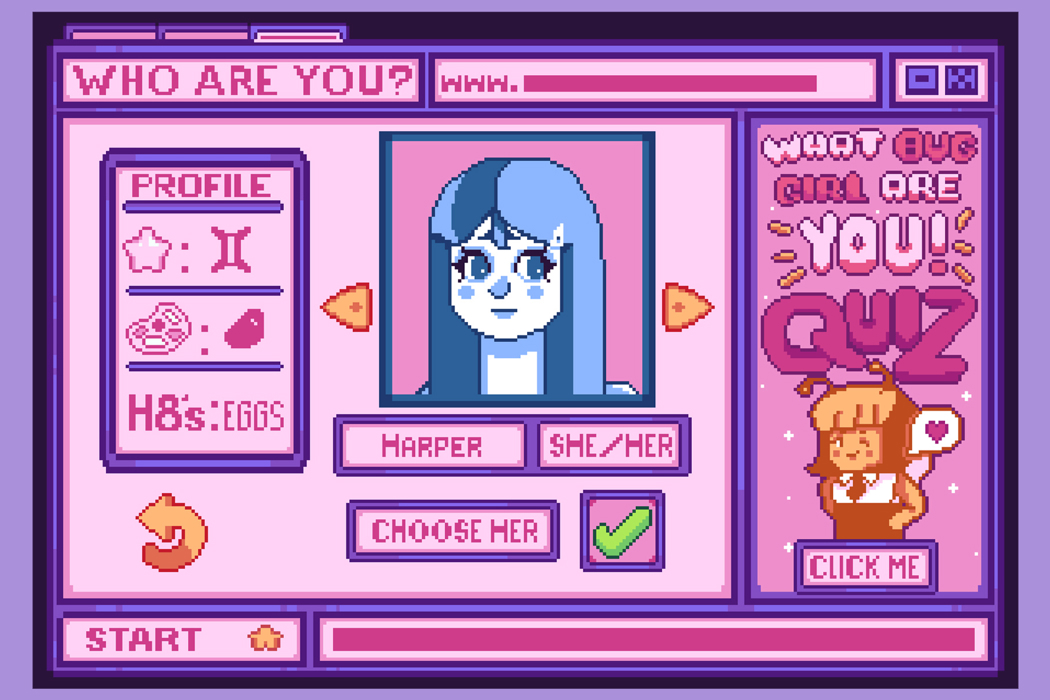The width and height of the screenshot is (1050, 700).
Task: Click the 'Click Me' quiz button
Action: [866, 567]
